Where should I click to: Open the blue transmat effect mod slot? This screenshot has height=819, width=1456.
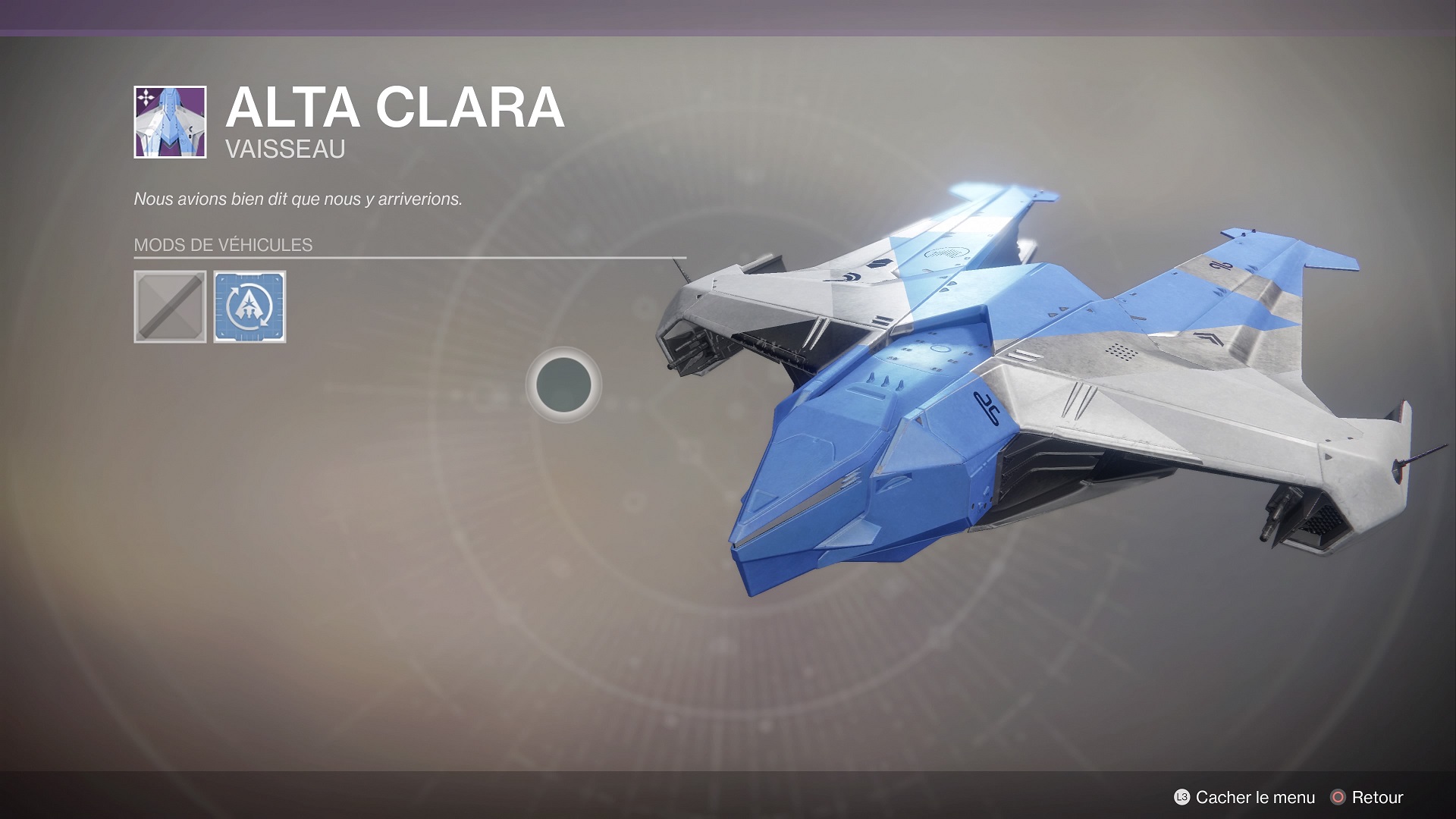(249, 307)
